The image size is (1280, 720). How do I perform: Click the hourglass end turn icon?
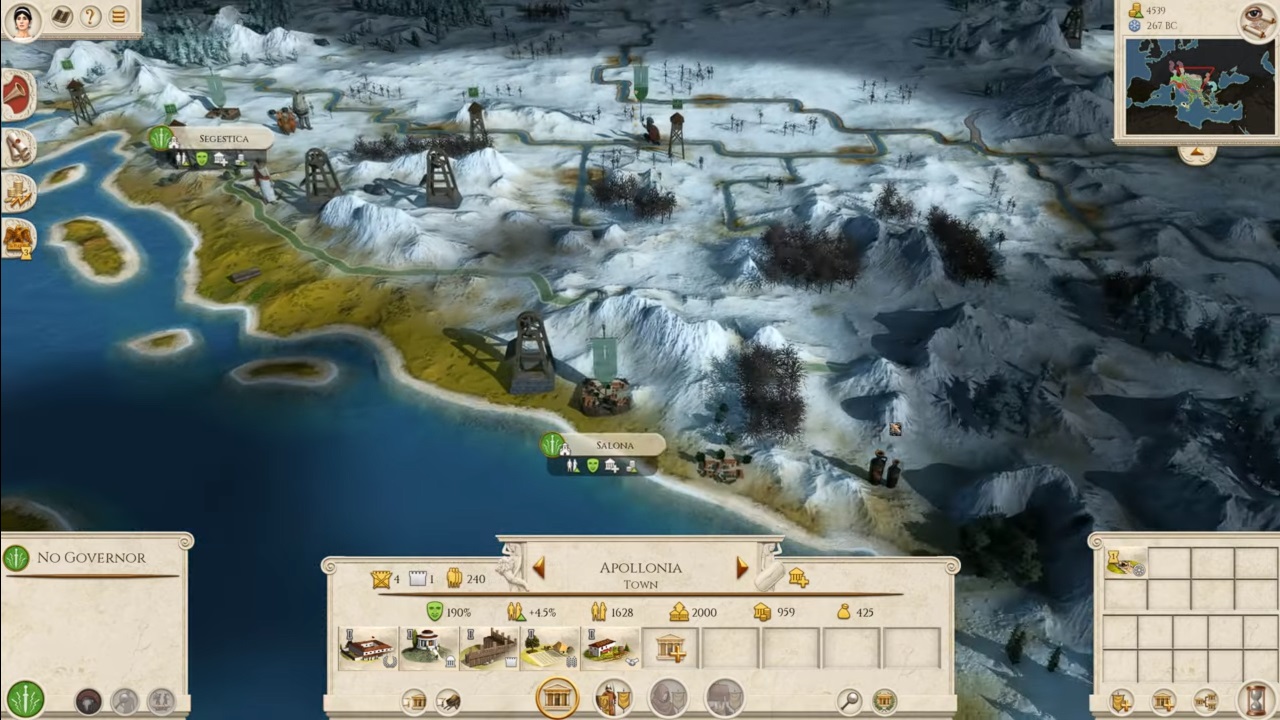(x=1258, y=700)
